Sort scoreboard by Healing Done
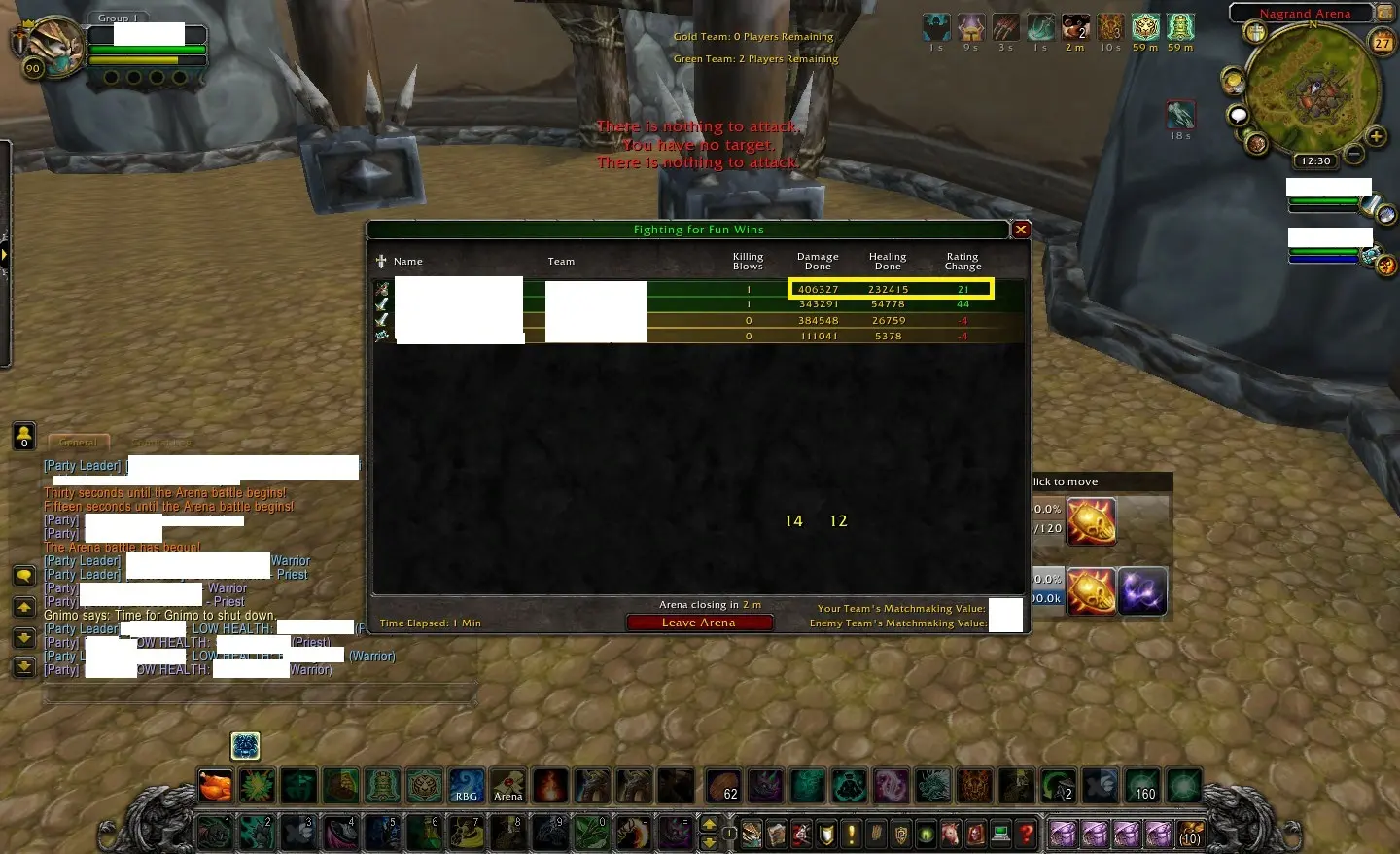 click(x=888, y=261)
